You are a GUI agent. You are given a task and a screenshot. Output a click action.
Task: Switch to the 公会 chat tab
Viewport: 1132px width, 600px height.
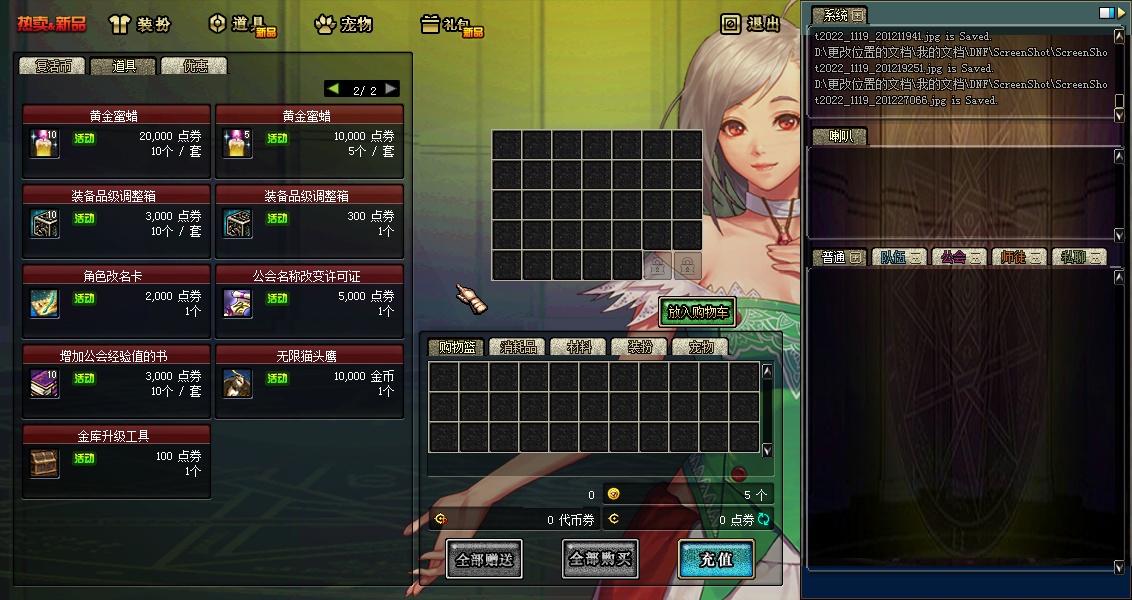[959, 257]
